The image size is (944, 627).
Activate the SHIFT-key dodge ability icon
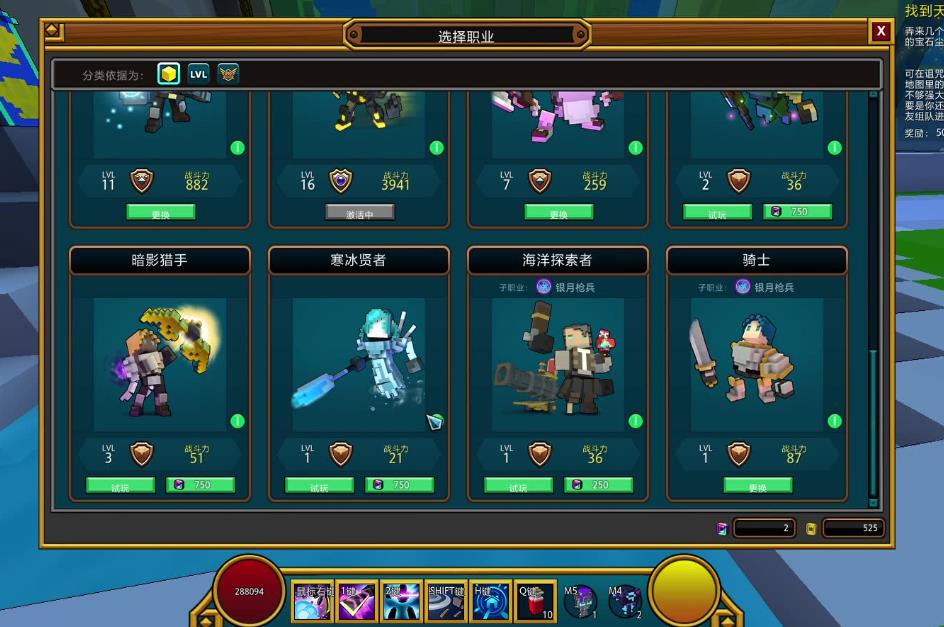445,602
